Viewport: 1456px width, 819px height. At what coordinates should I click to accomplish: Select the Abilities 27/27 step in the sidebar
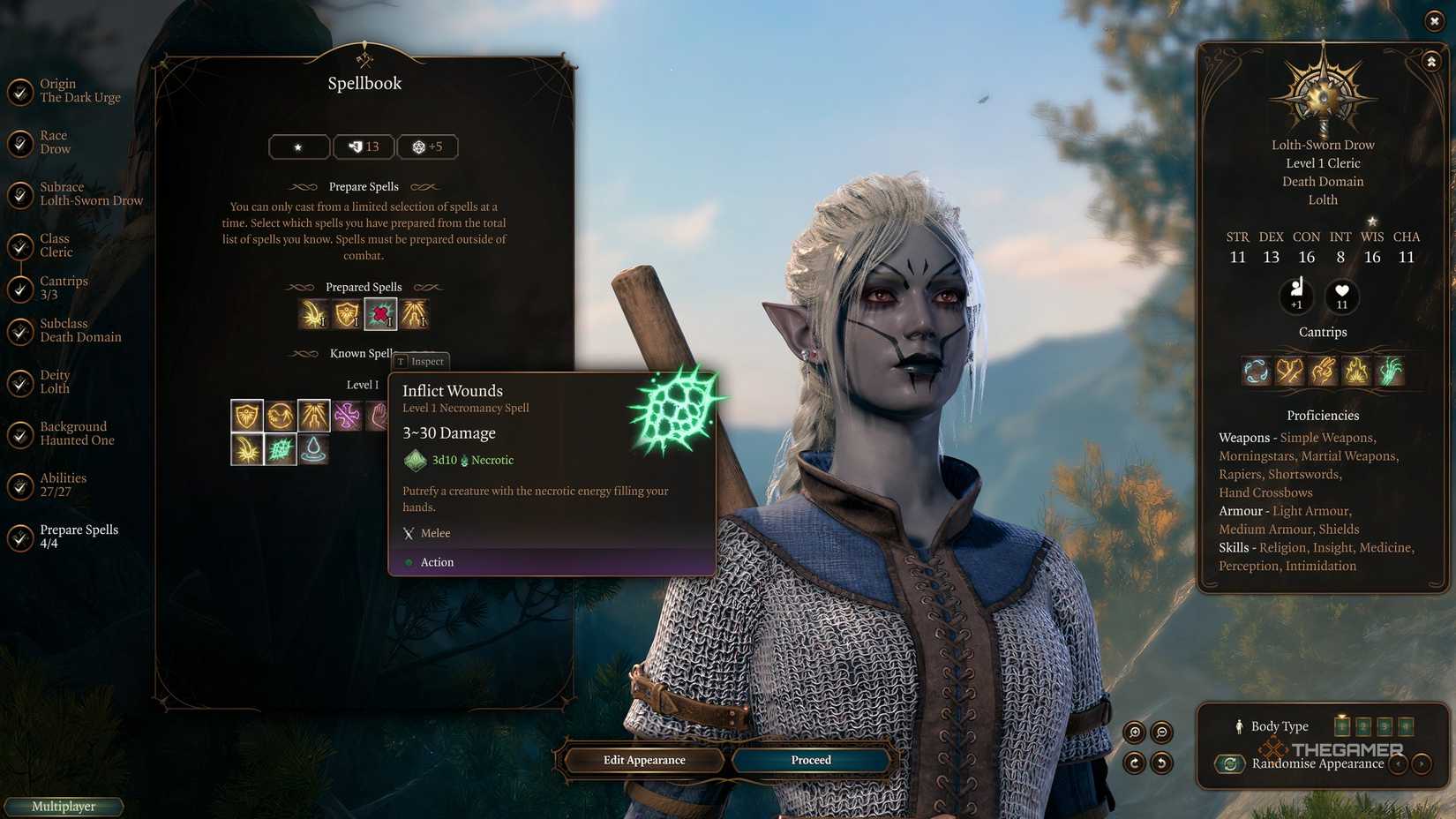click(x=64, y=484)
